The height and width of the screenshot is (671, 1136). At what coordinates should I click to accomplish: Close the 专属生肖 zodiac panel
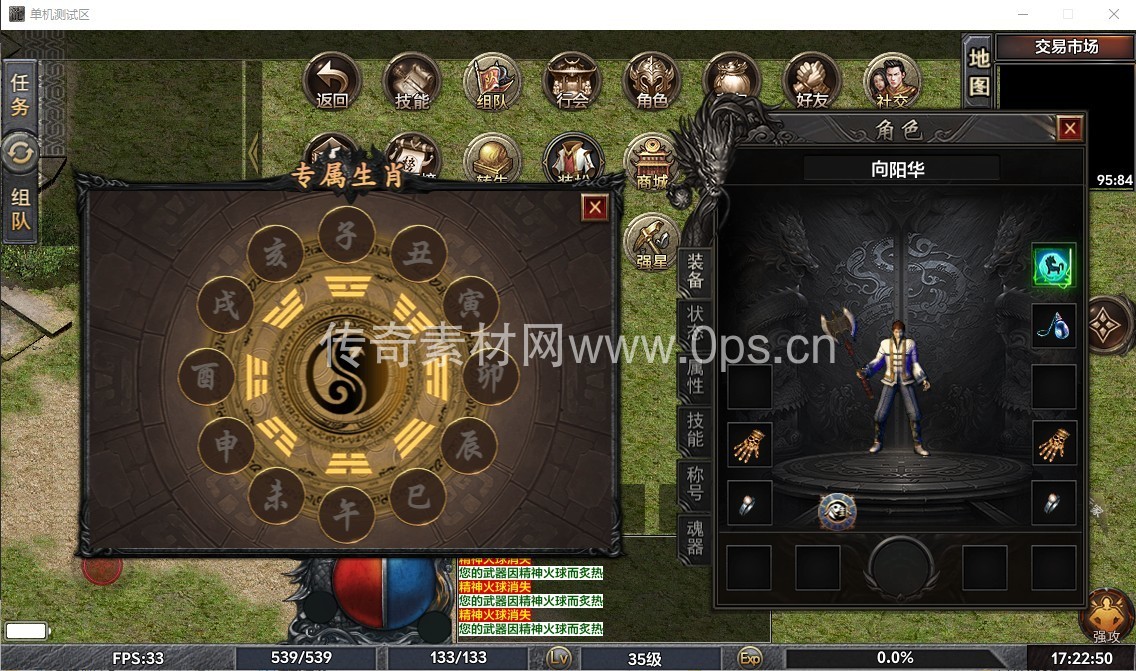point(595,207)
